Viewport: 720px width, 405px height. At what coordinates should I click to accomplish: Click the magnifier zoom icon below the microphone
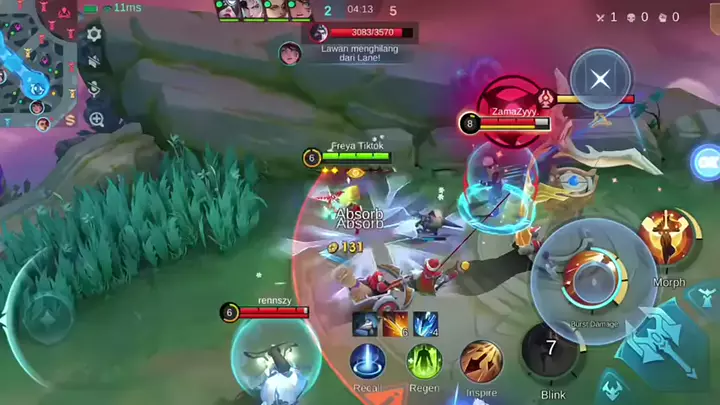(96, 119)
